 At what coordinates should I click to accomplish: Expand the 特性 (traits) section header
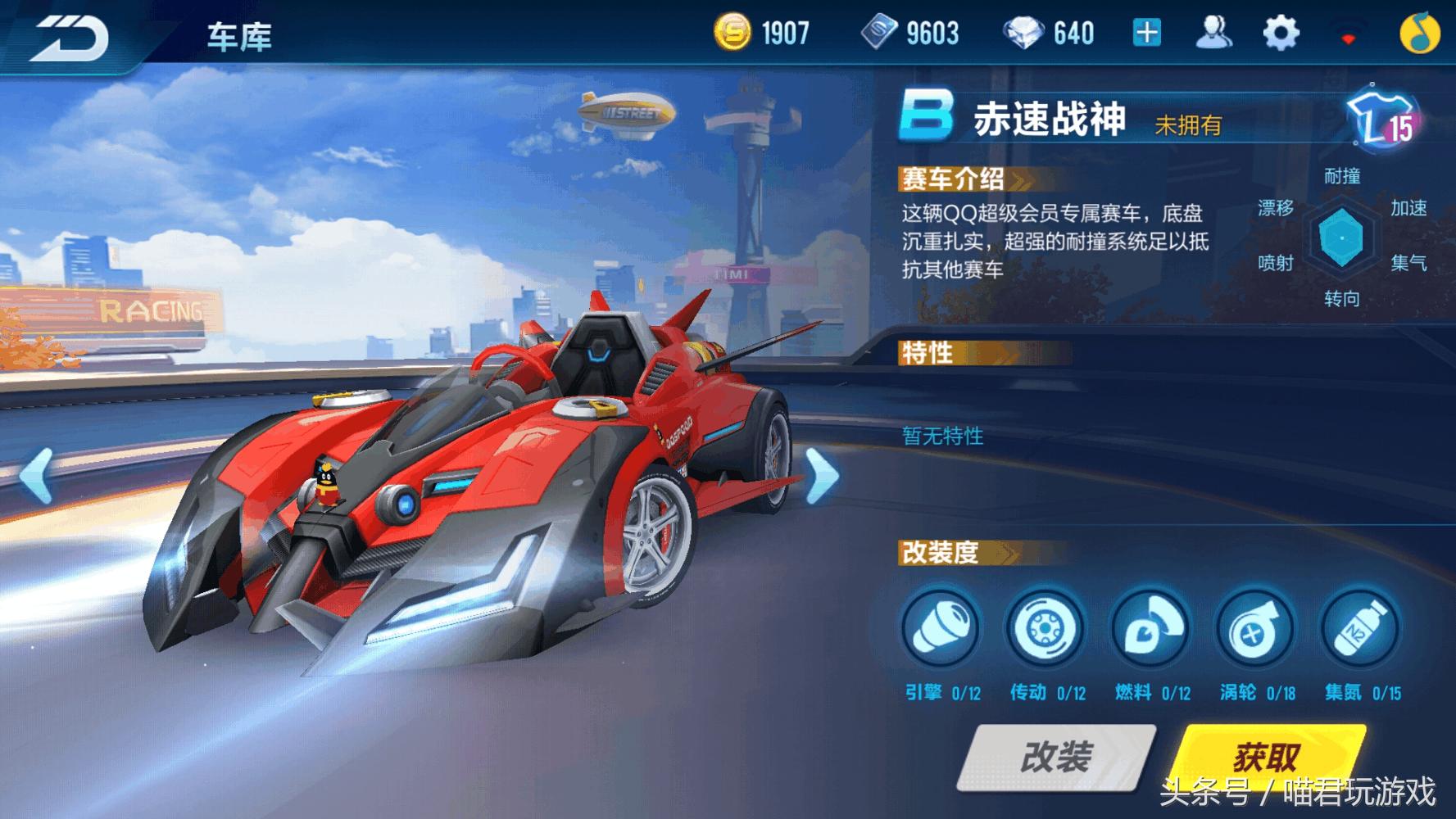click(926, 352)
